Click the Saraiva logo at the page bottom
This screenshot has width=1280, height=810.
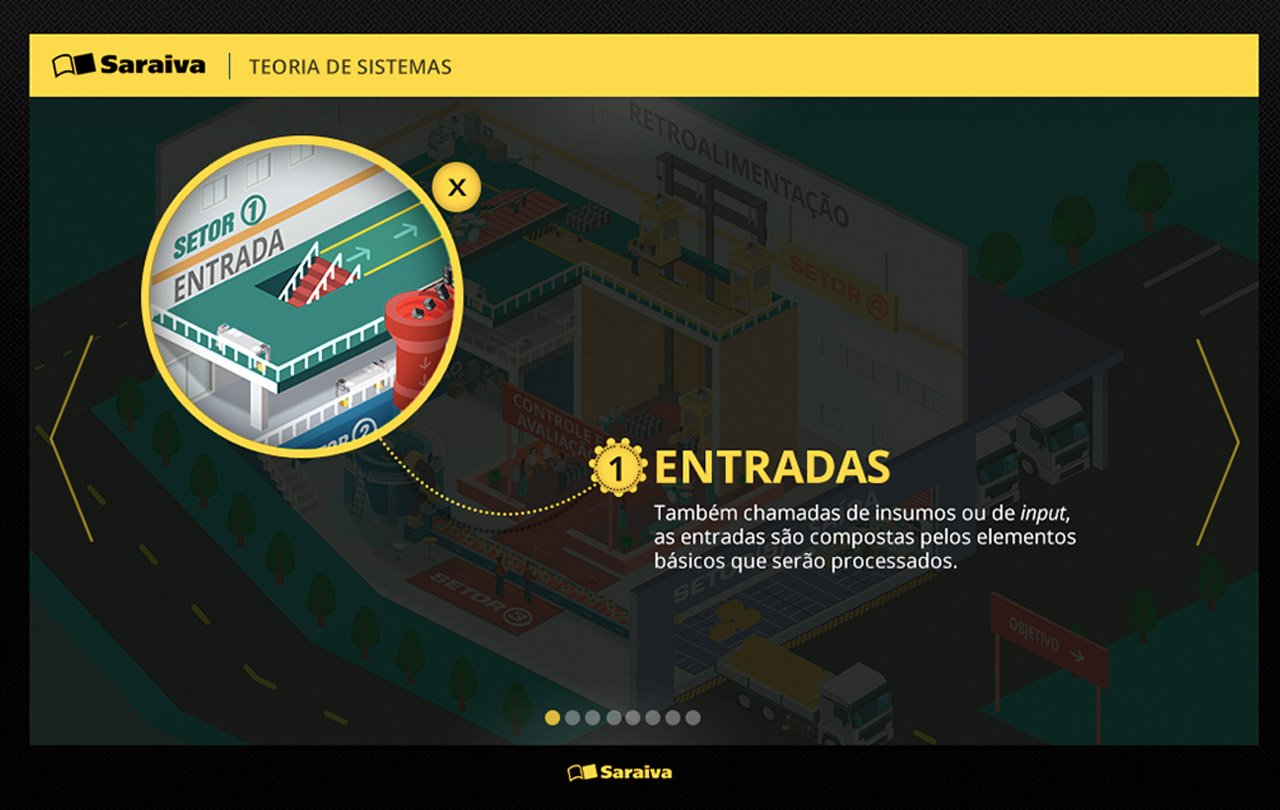(620, 771)
